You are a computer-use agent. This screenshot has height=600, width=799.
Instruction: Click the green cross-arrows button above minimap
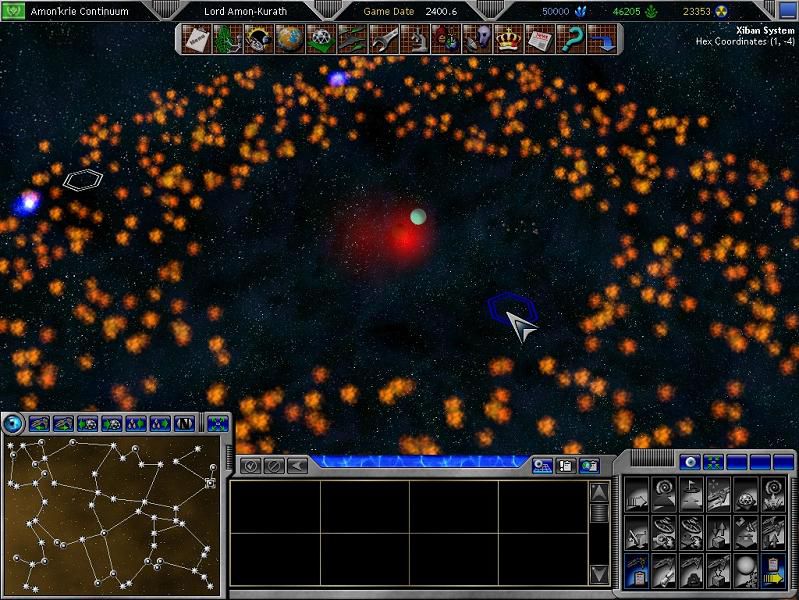pyautogui.click(x=217, y=424)
